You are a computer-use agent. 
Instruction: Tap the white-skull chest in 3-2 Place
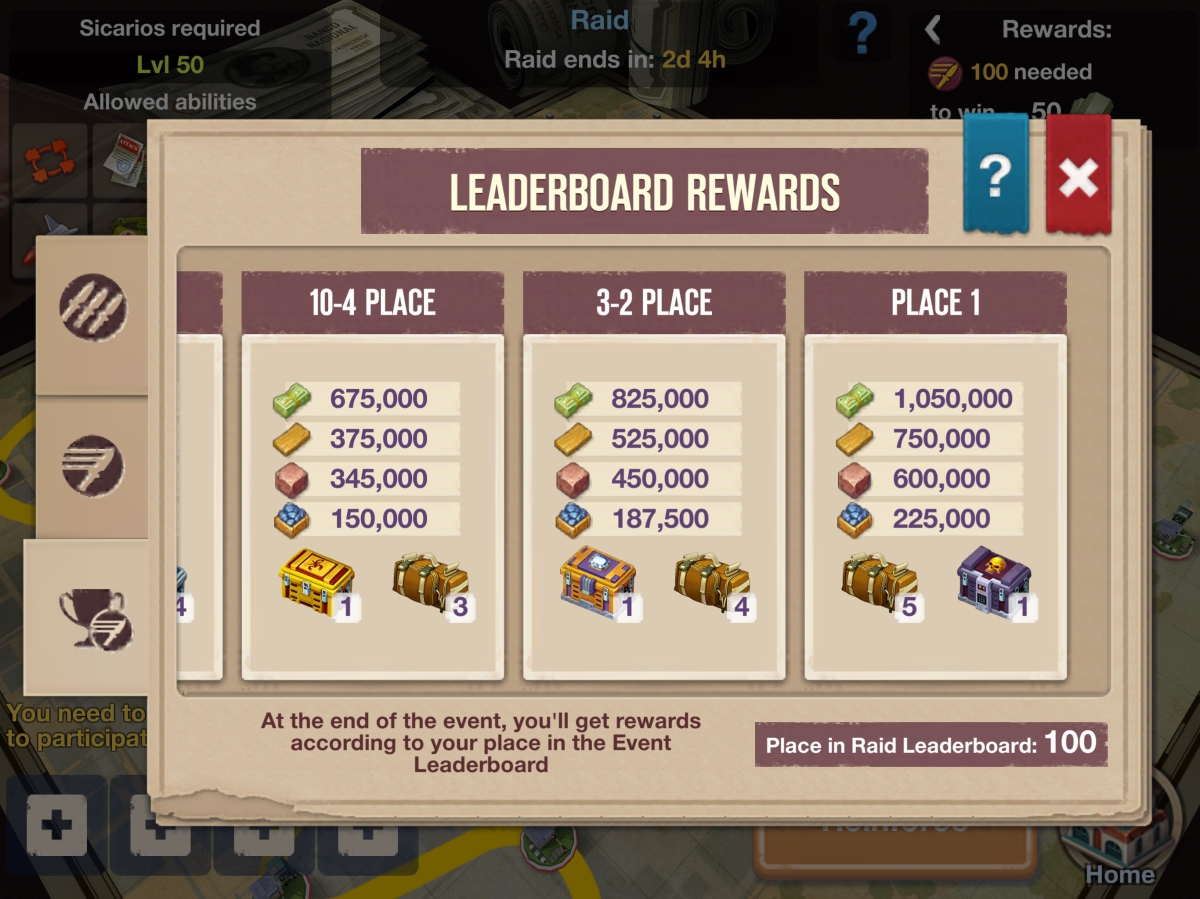[597, 580]
